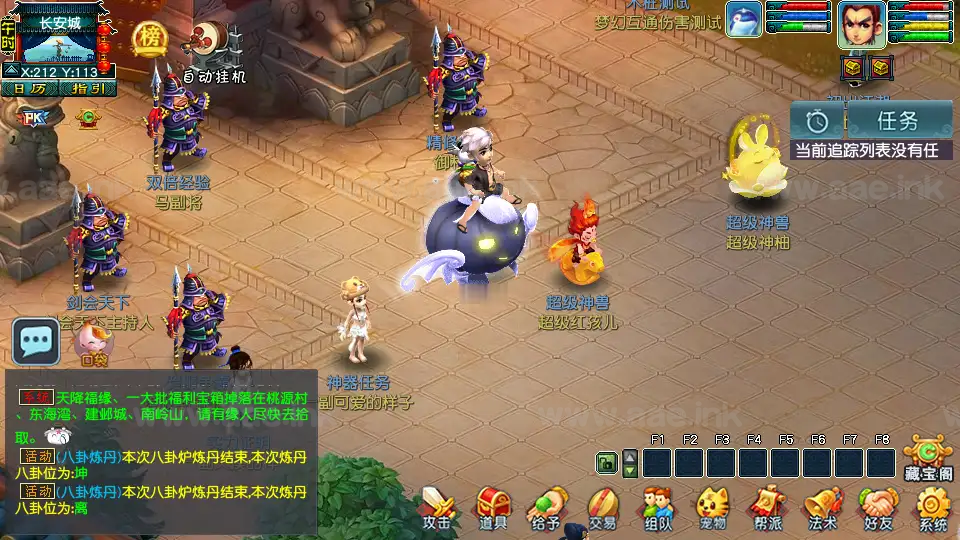Open the 任务 quest tracker tab
The width and height of the screenshot is (960, 540).
point(896,121)
